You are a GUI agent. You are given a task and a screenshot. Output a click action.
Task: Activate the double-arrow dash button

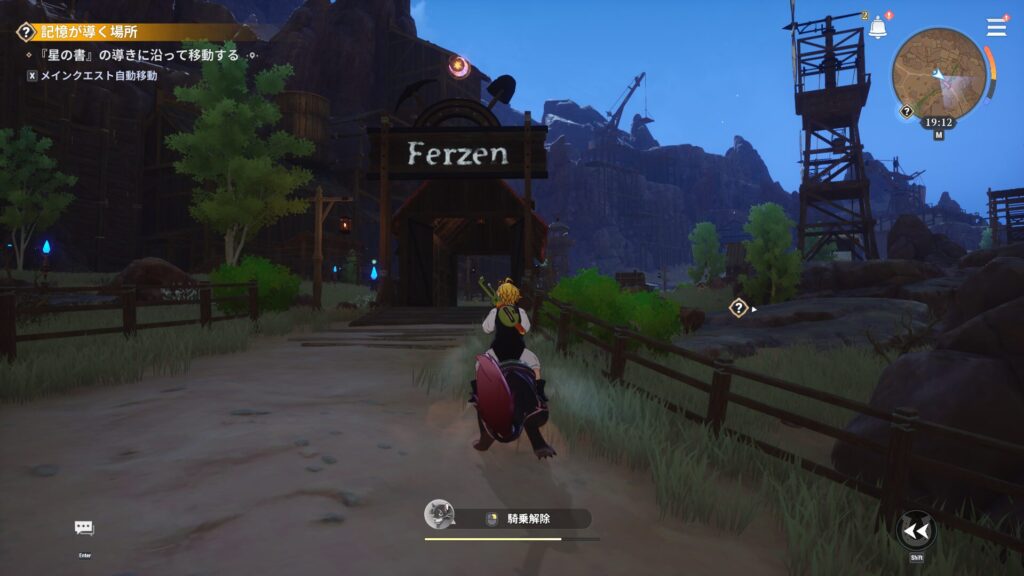(916, 530)
